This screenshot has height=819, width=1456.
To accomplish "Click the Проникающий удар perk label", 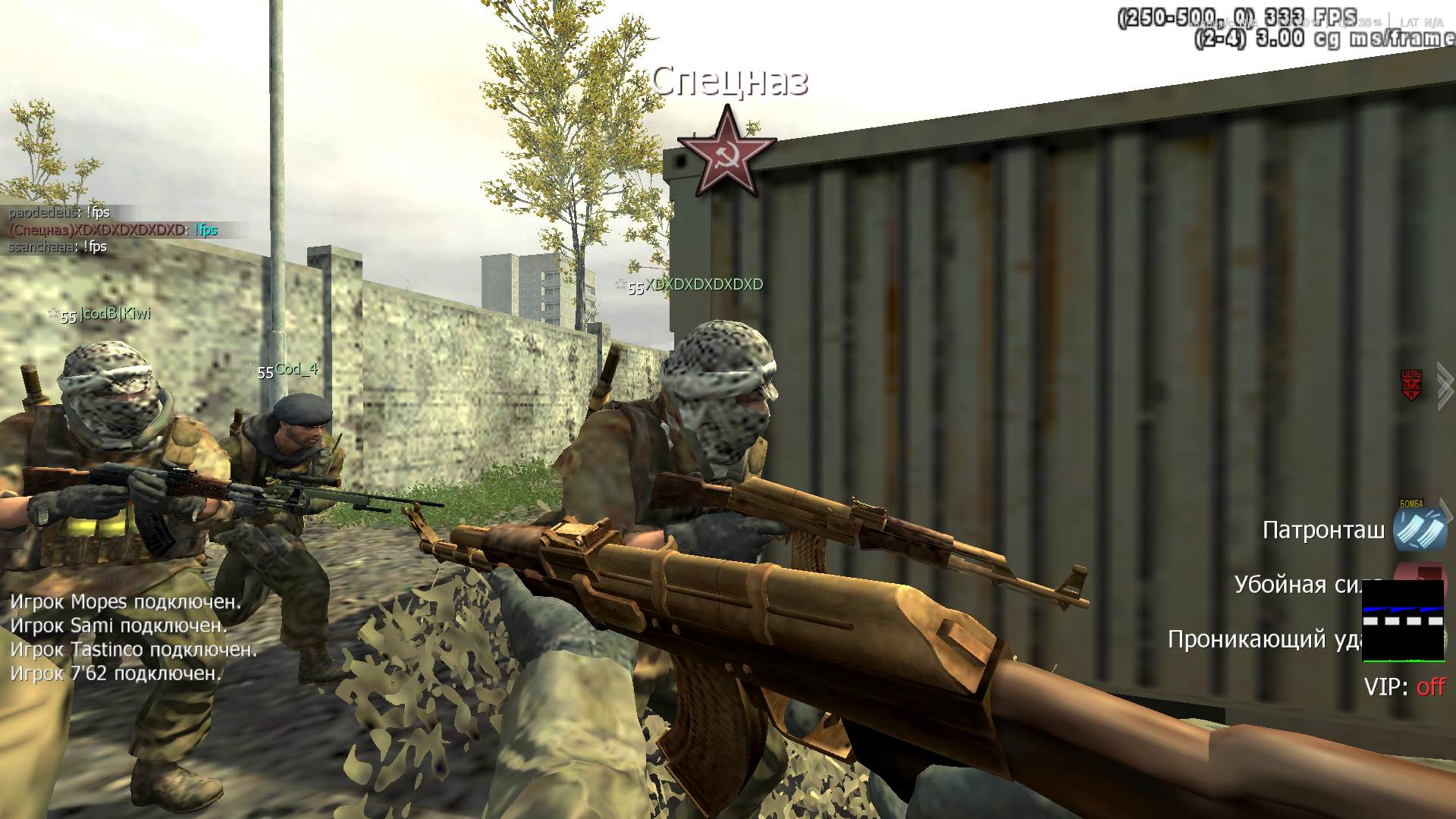I will point(1263,639).
